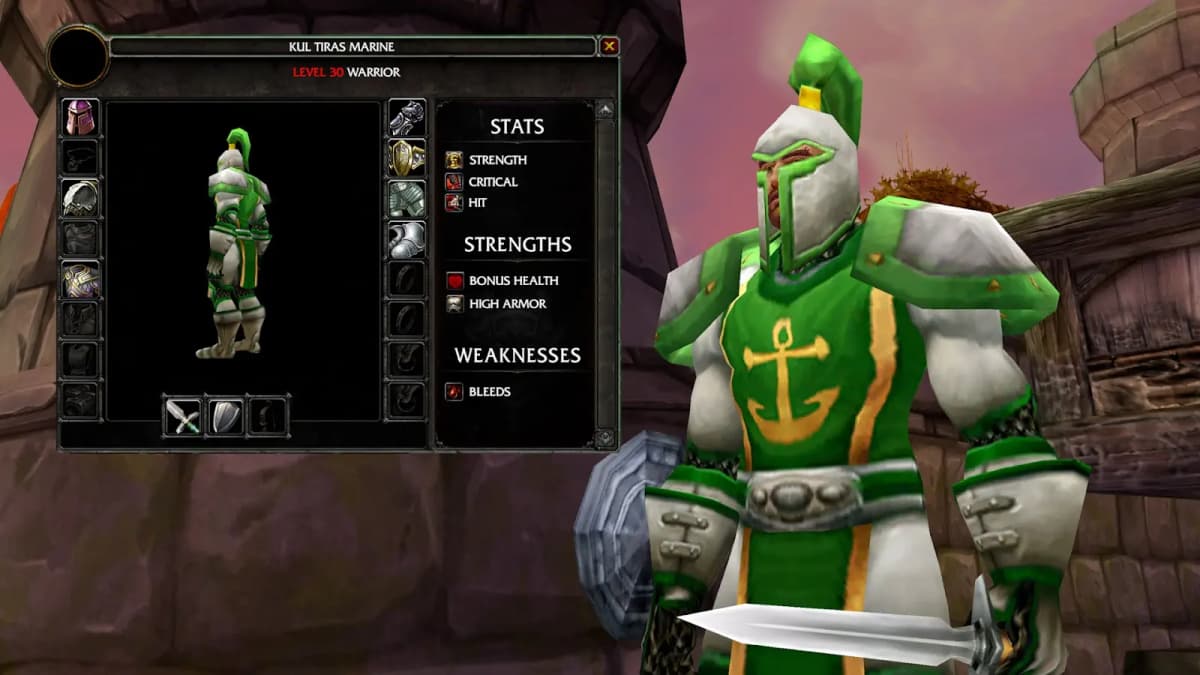Select the leg armor slot
Image resolution: width=1200 pixels, height=675 pixels.
point(407,199)
